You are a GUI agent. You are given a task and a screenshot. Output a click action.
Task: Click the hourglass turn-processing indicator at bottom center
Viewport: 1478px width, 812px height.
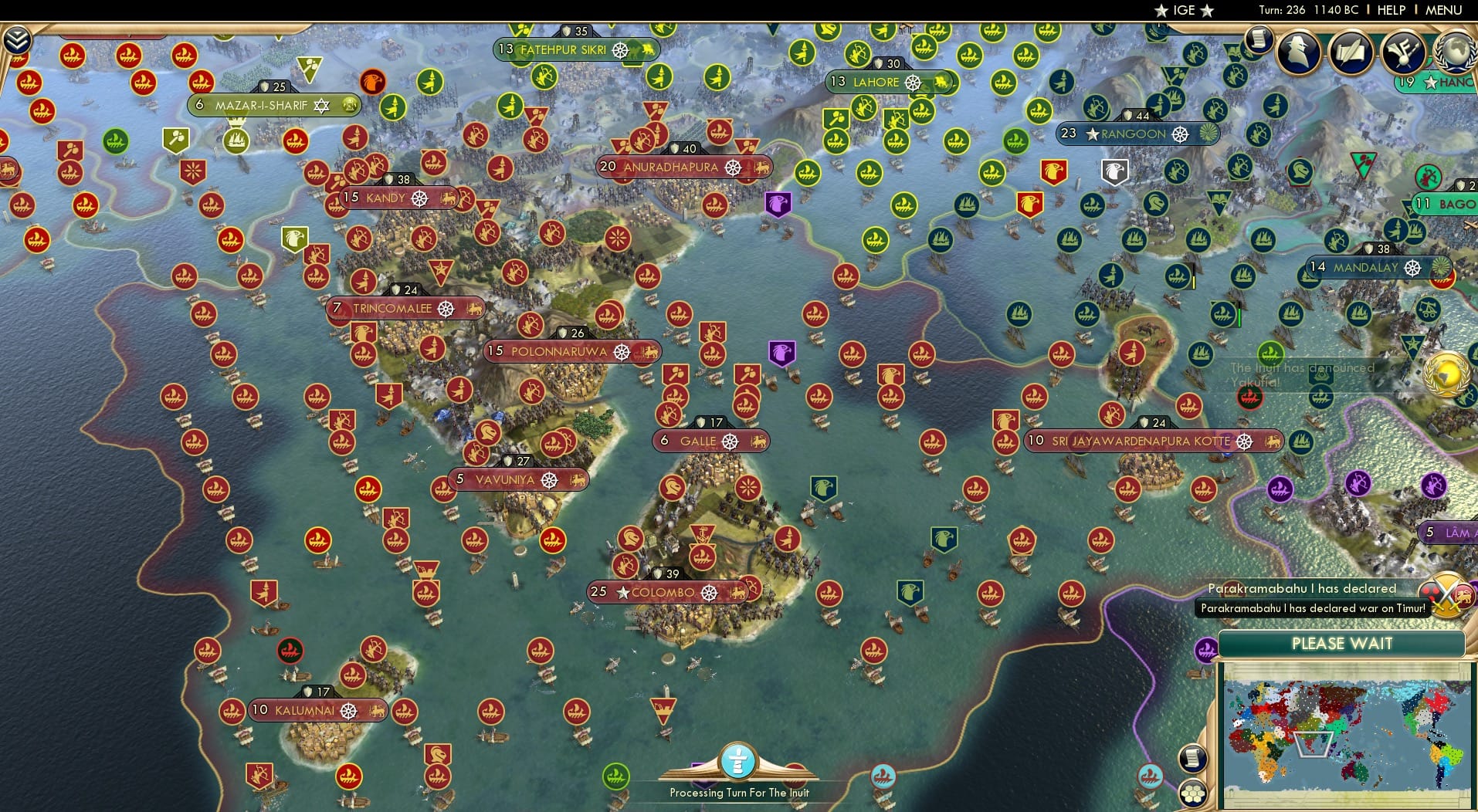point(739,763)
